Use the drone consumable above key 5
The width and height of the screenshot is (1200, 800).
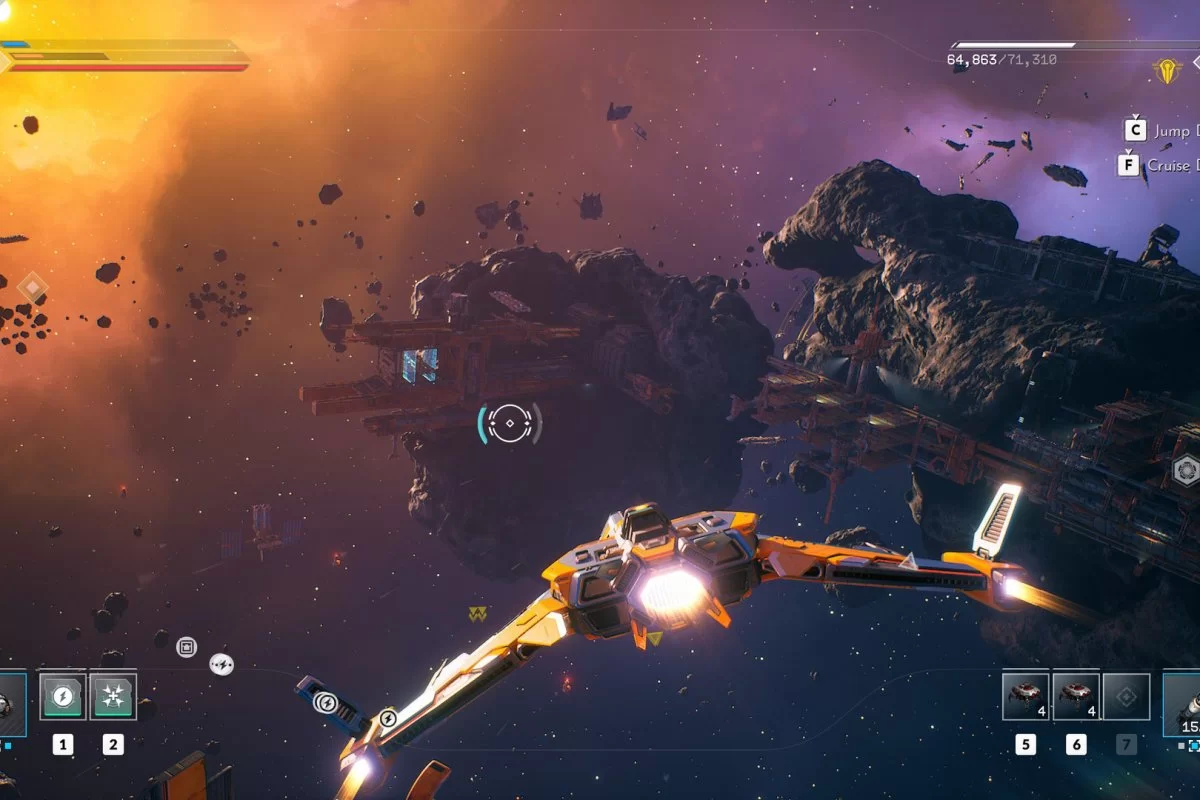coord(1026,696)
